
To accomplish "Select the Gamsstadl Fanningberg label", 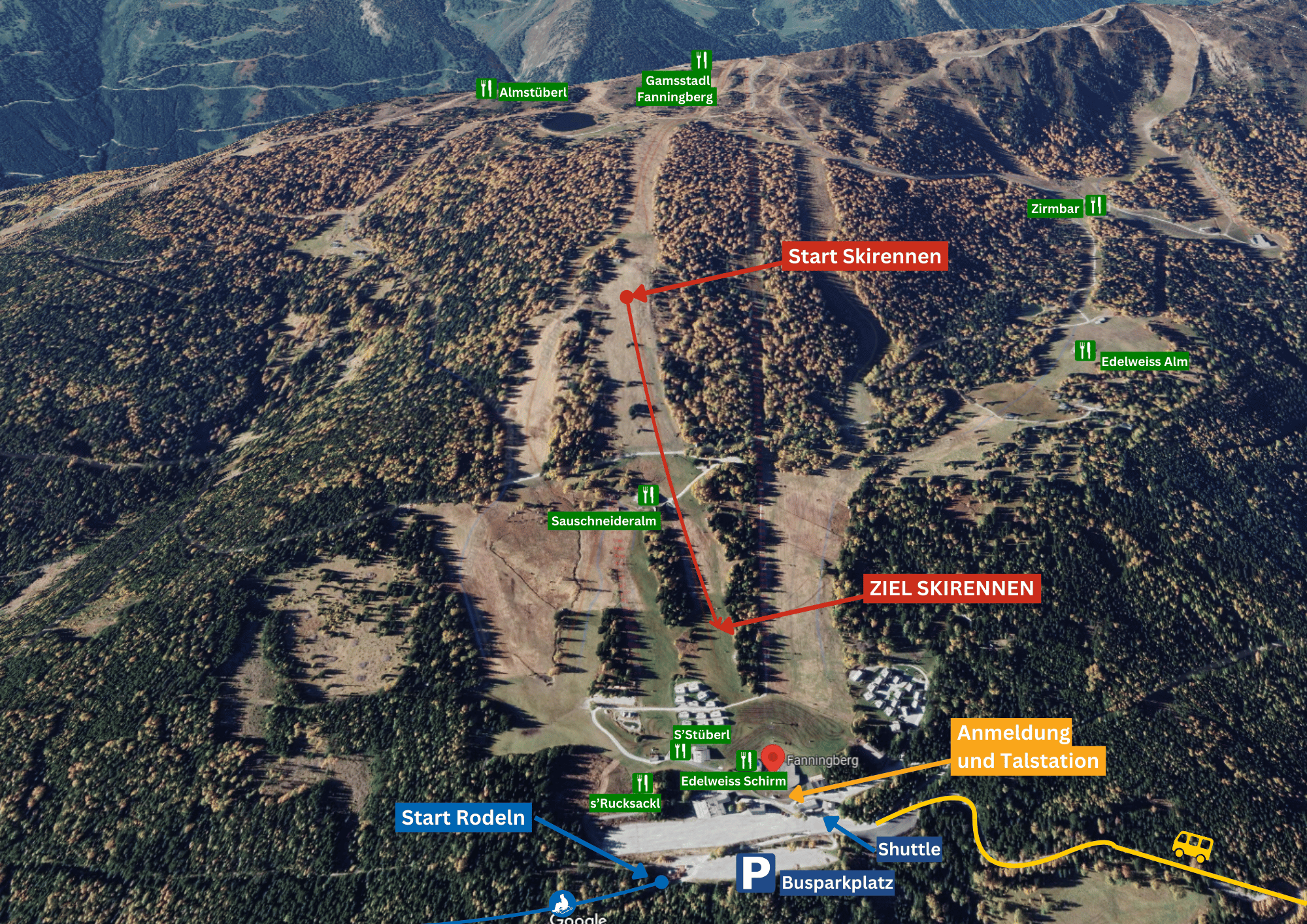I will [676, 89].
